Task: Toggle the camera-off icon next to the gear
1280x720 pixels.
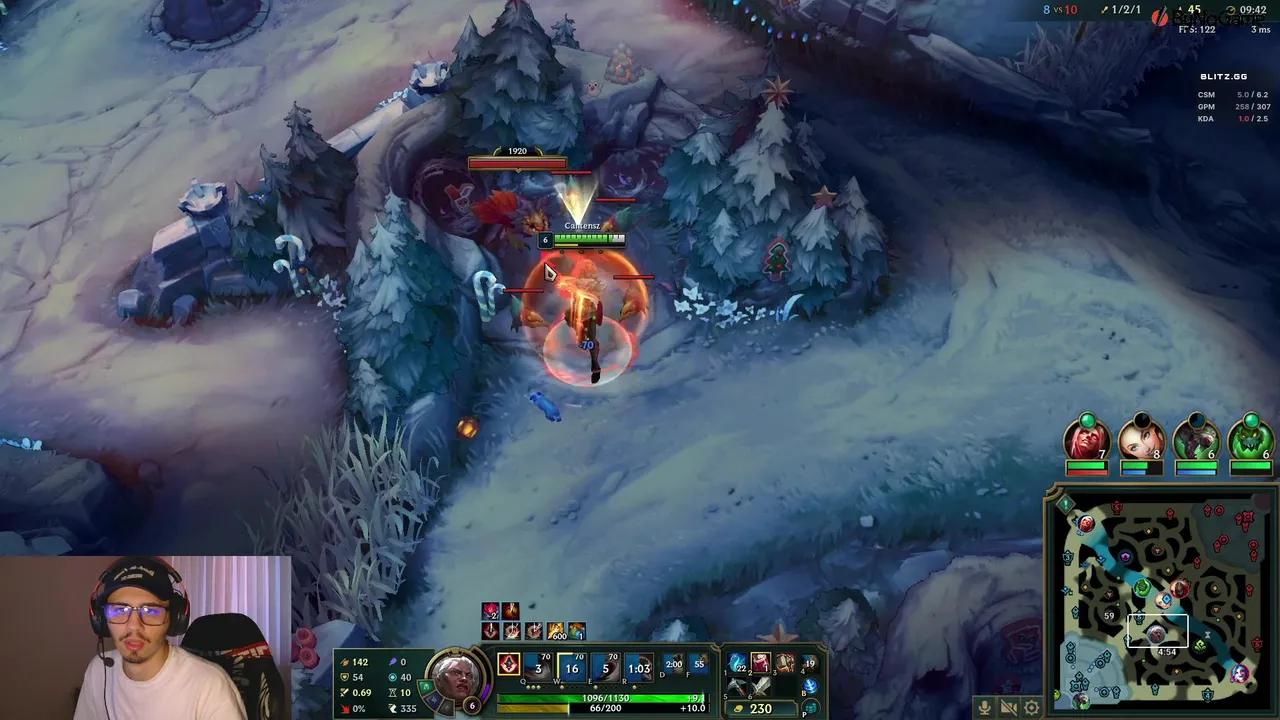Action: 1008,707
